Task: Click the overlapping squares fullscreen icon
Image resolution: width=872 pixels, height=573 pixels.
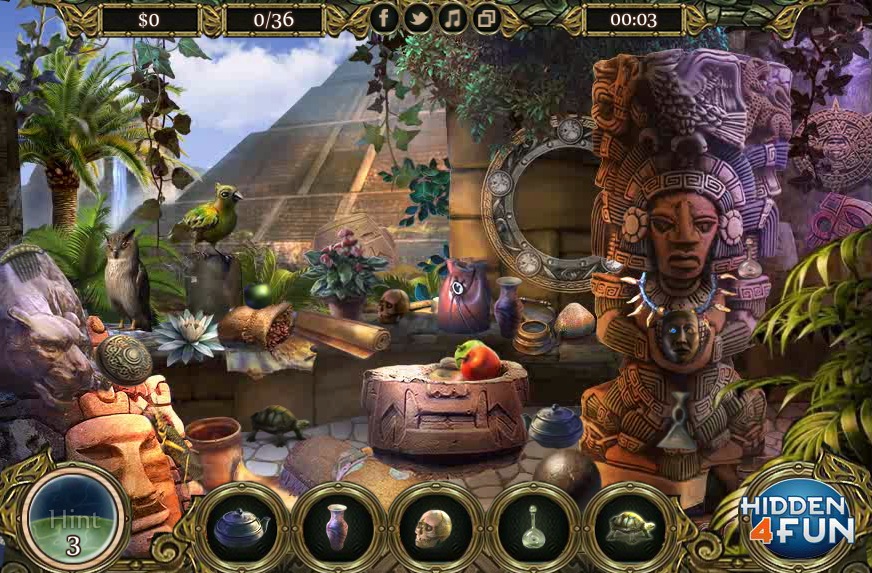Action: coord(486,18)
